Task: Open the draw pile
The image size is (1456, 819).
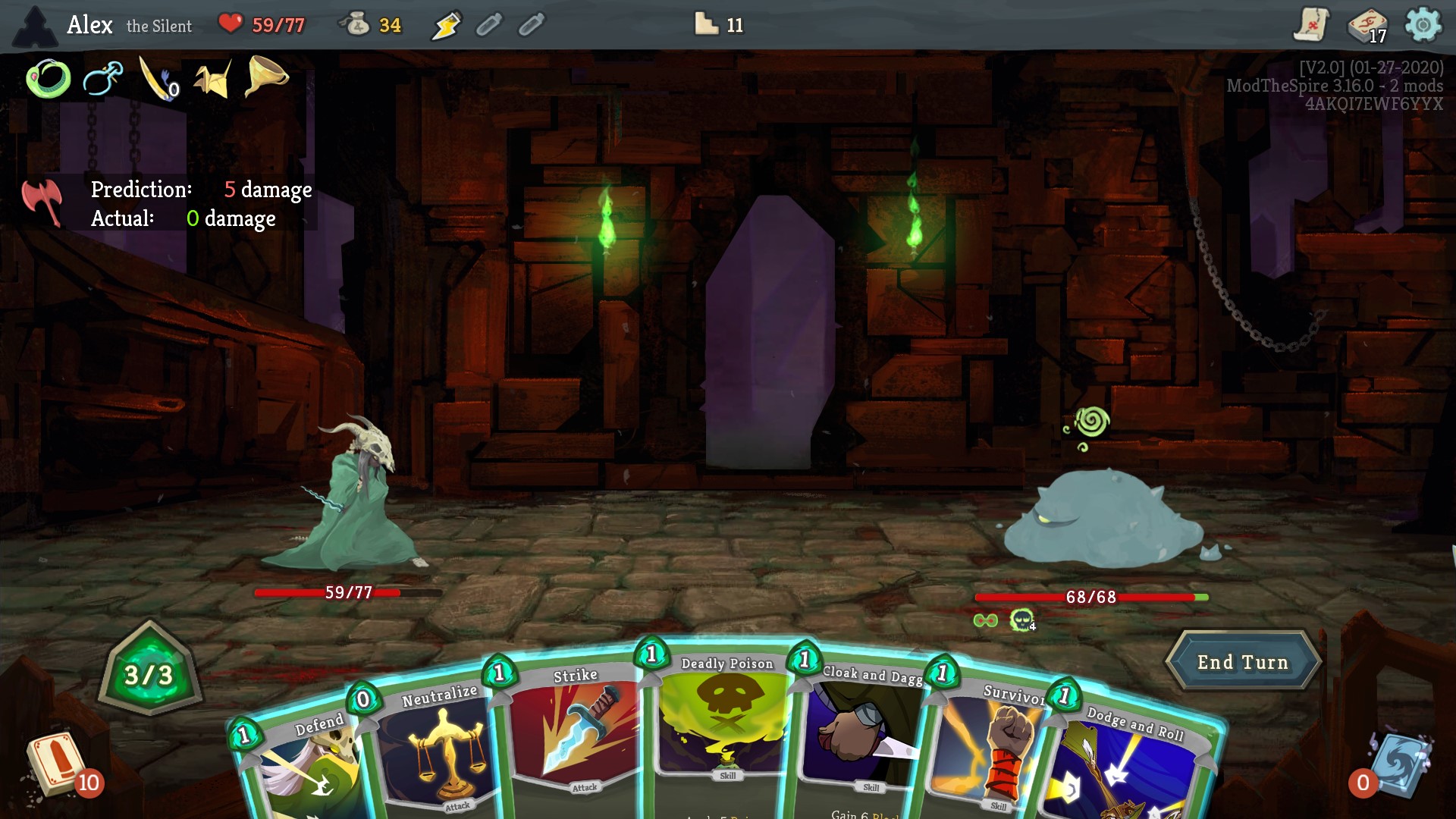Action: 57,766
